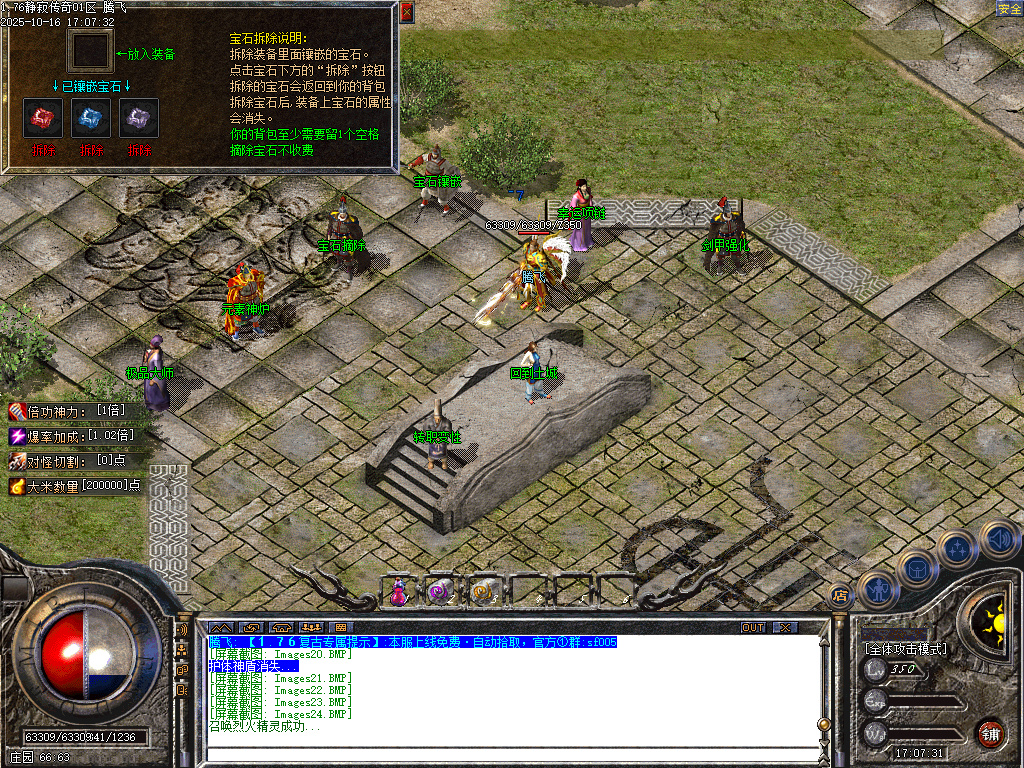Viewport: 1024px width, 768px height.
Task: Click the 安全 button in the corner
Action: tap(1009, 9)
